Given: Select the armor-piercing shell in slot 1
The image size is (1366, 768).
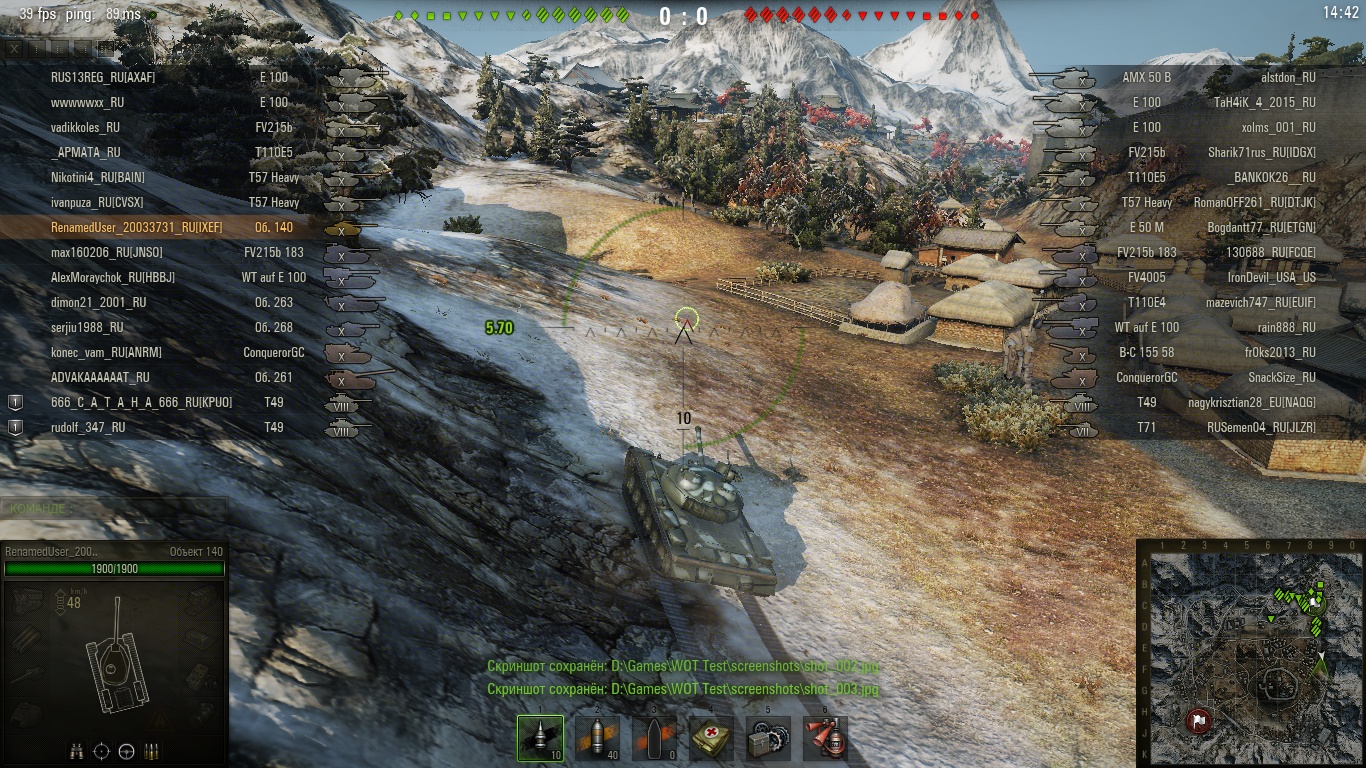Looking at the screenshot, I should [x=540, y=738].
